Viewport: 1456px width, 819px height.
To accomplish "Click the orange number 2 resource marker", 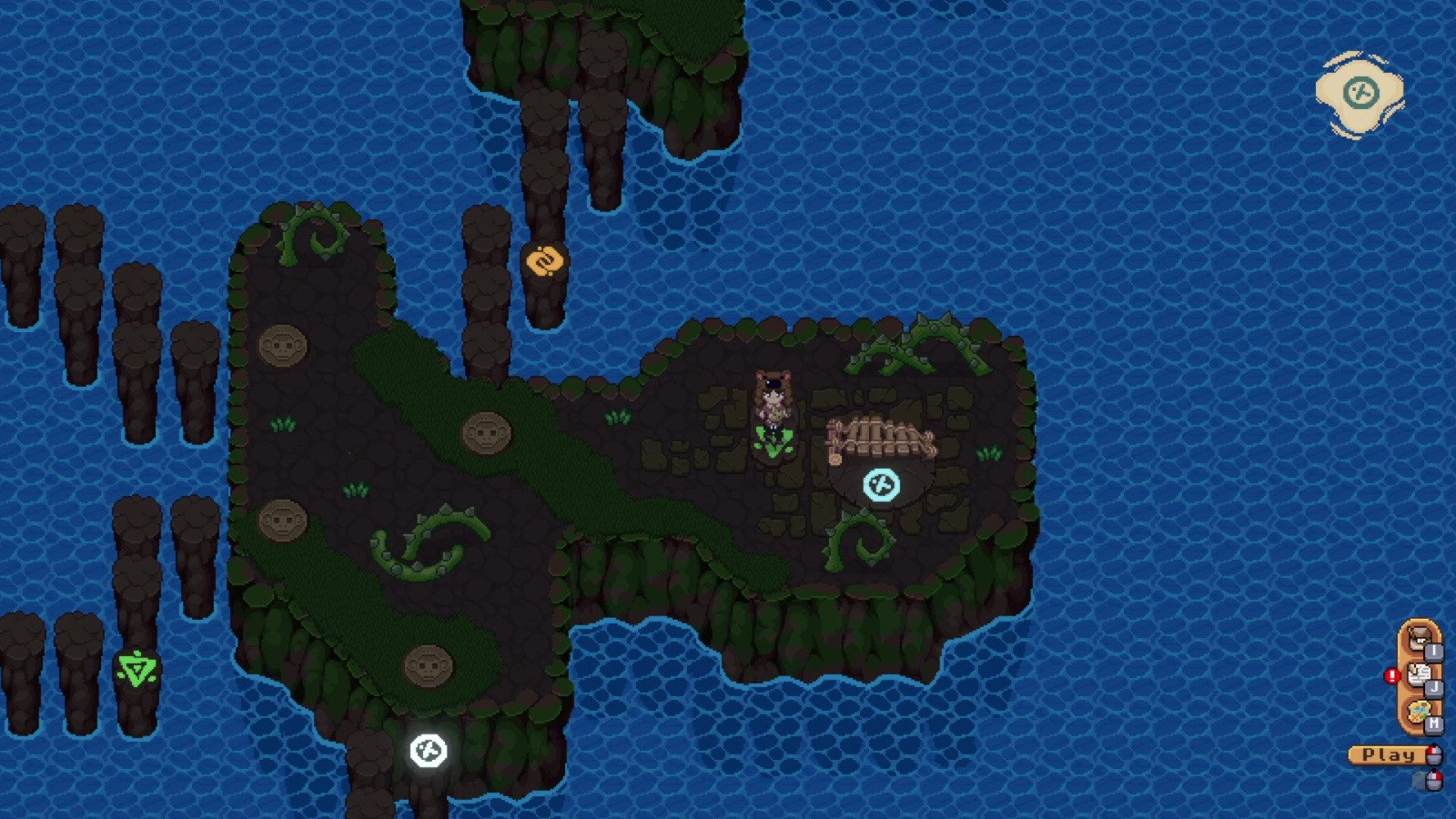I will [545, 262].
